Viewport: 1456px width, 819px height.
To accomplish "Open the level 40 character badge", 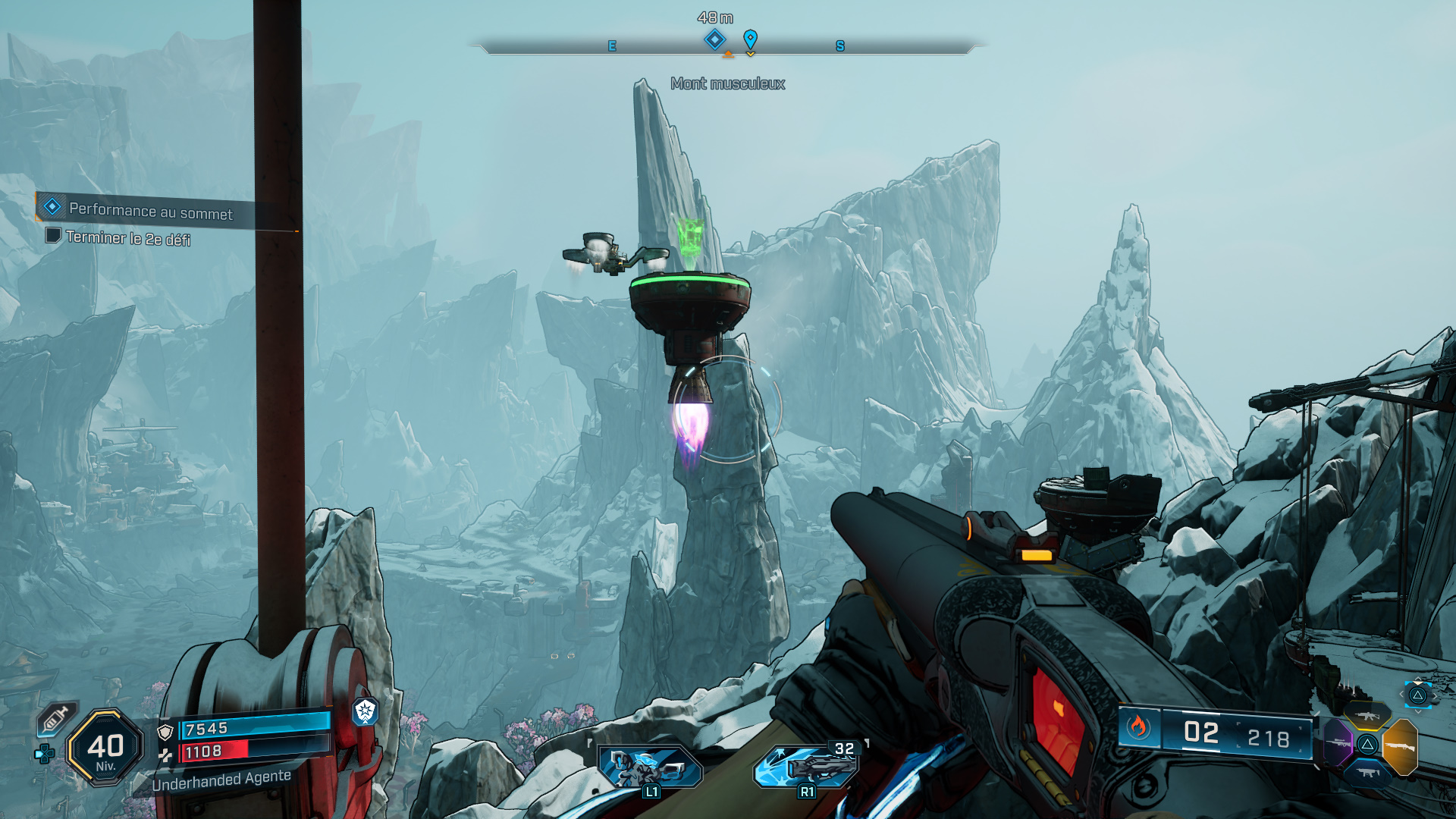I will pos(105,748).
